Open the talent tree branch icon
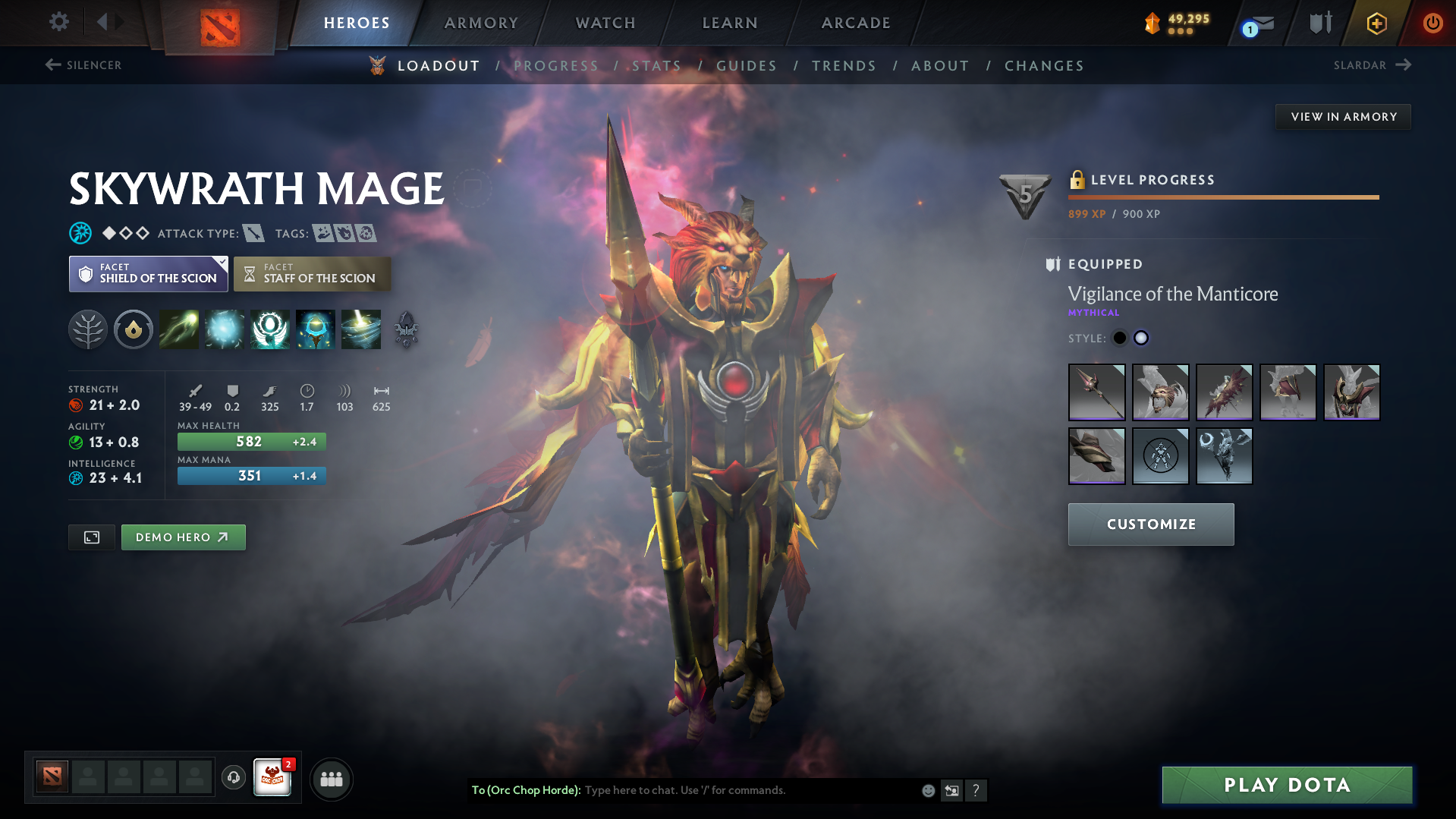This screenshot has height=819, width=1456. tap(88, 329)
